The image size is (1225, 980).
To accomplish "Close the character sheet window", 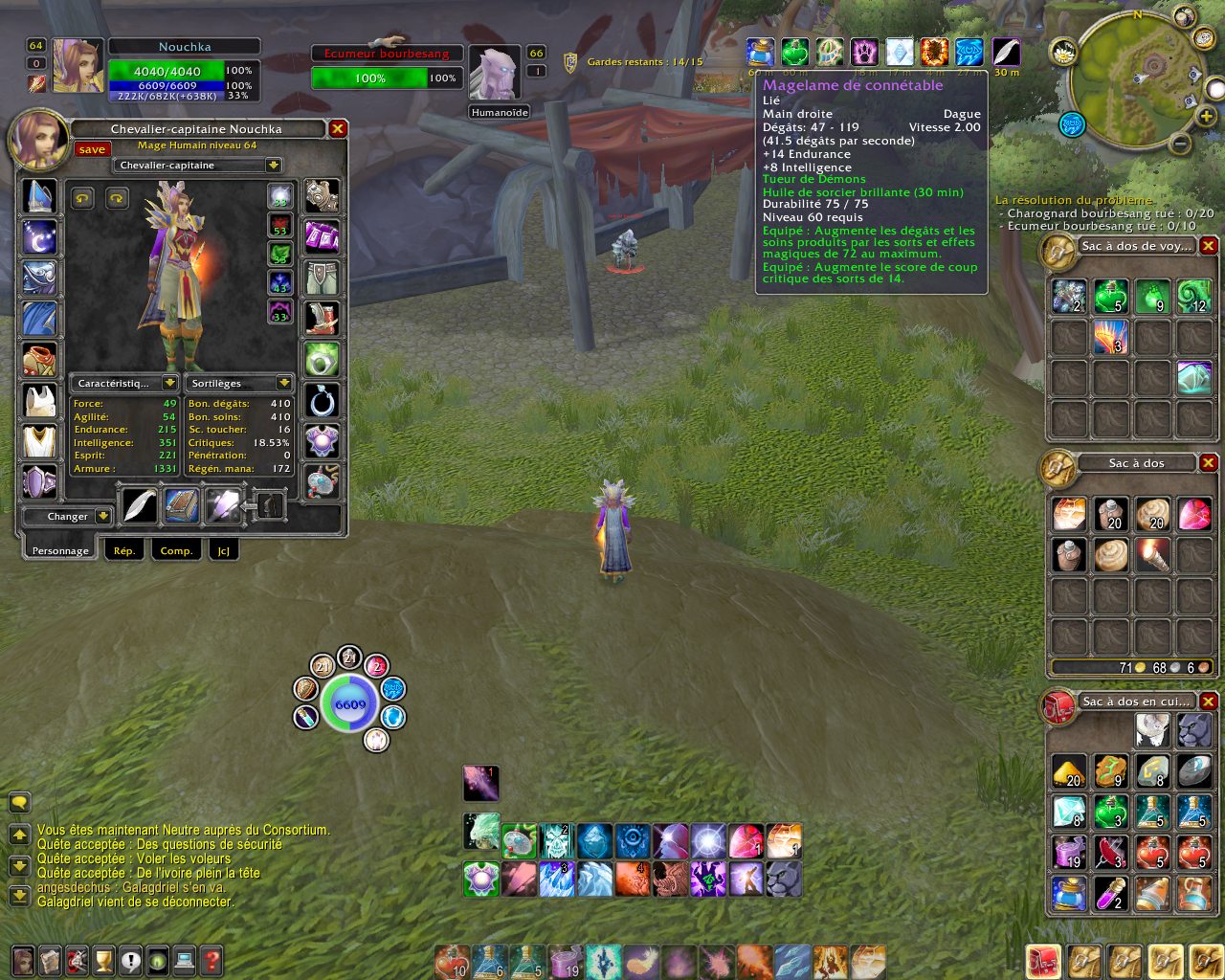I will (338, 129).
